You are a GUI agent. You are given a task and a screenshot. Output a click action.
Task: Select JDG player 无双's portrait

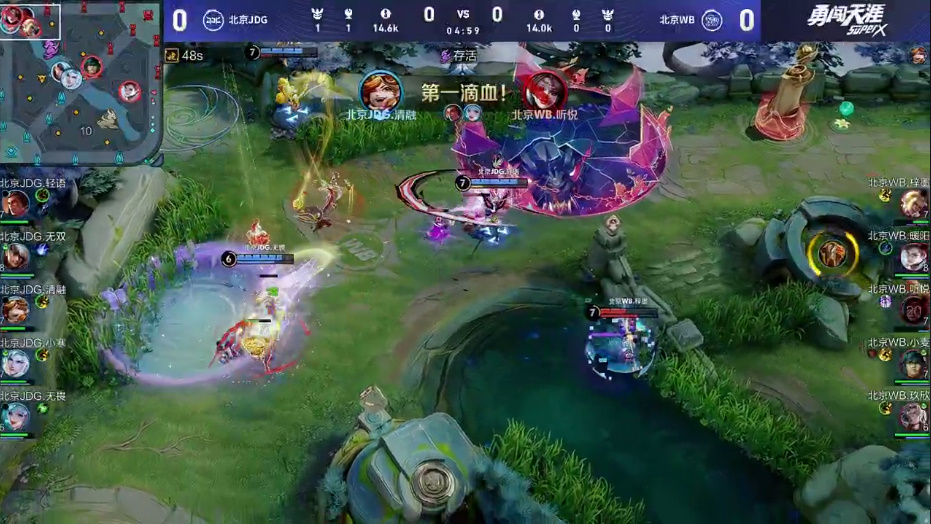15,259
